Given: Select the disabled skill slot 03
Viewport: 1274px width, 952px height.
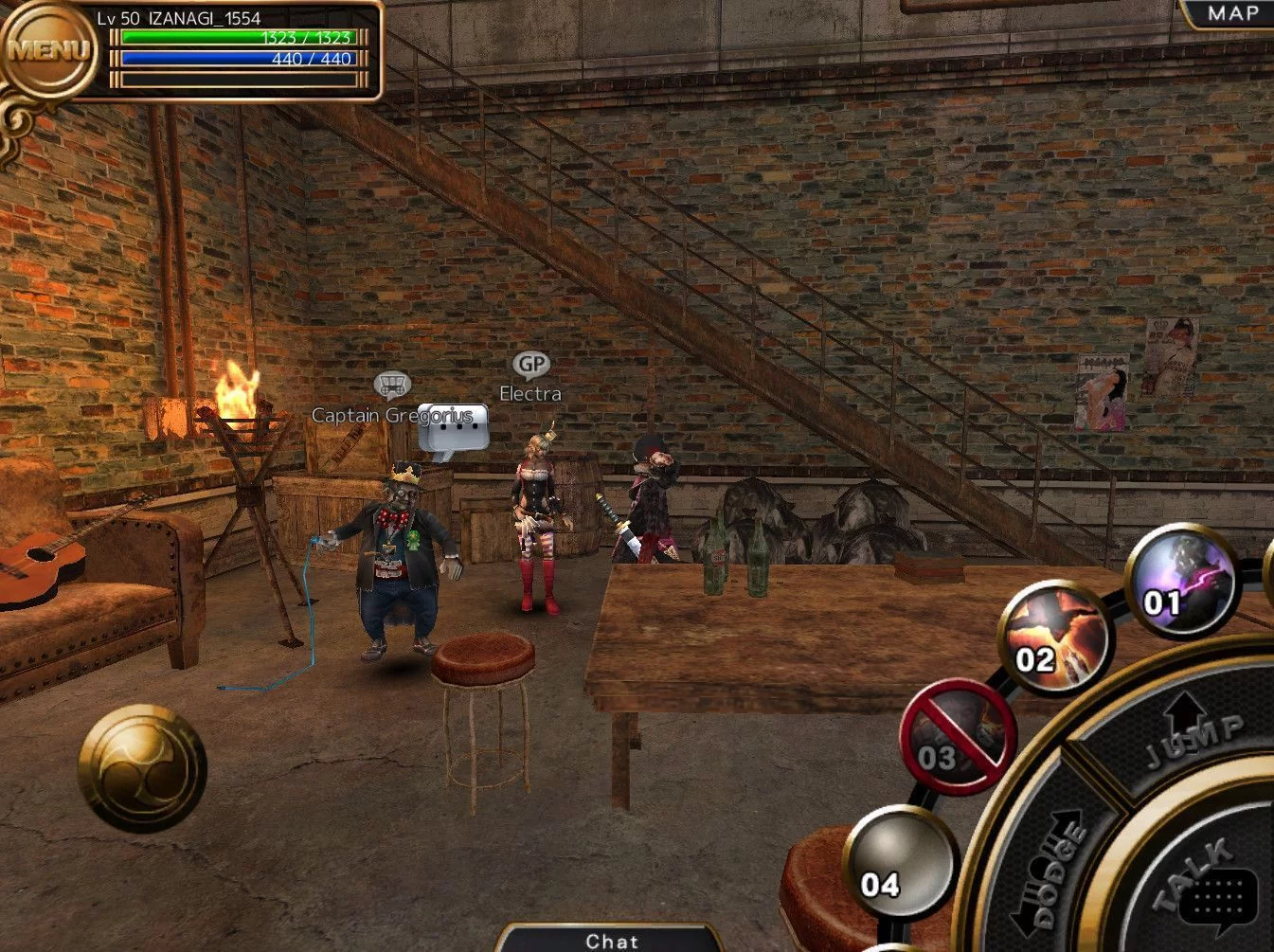Looking at the screenshot, I should click(958, 737).
